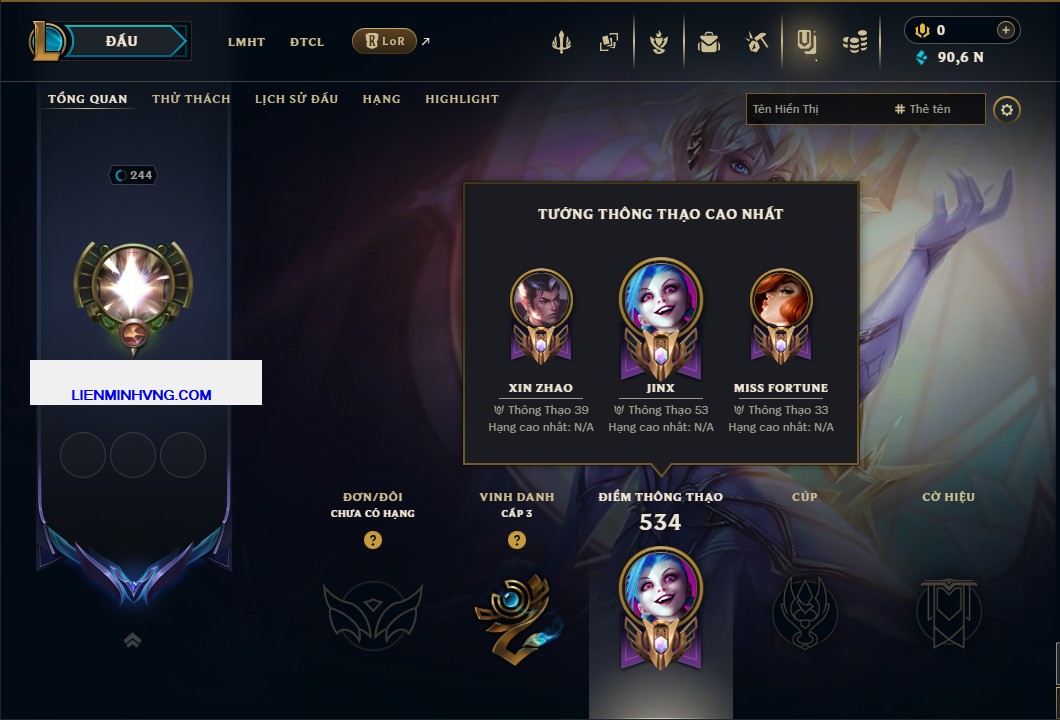
Task: Open the profile settings gear
Action: pos(1007,109)
